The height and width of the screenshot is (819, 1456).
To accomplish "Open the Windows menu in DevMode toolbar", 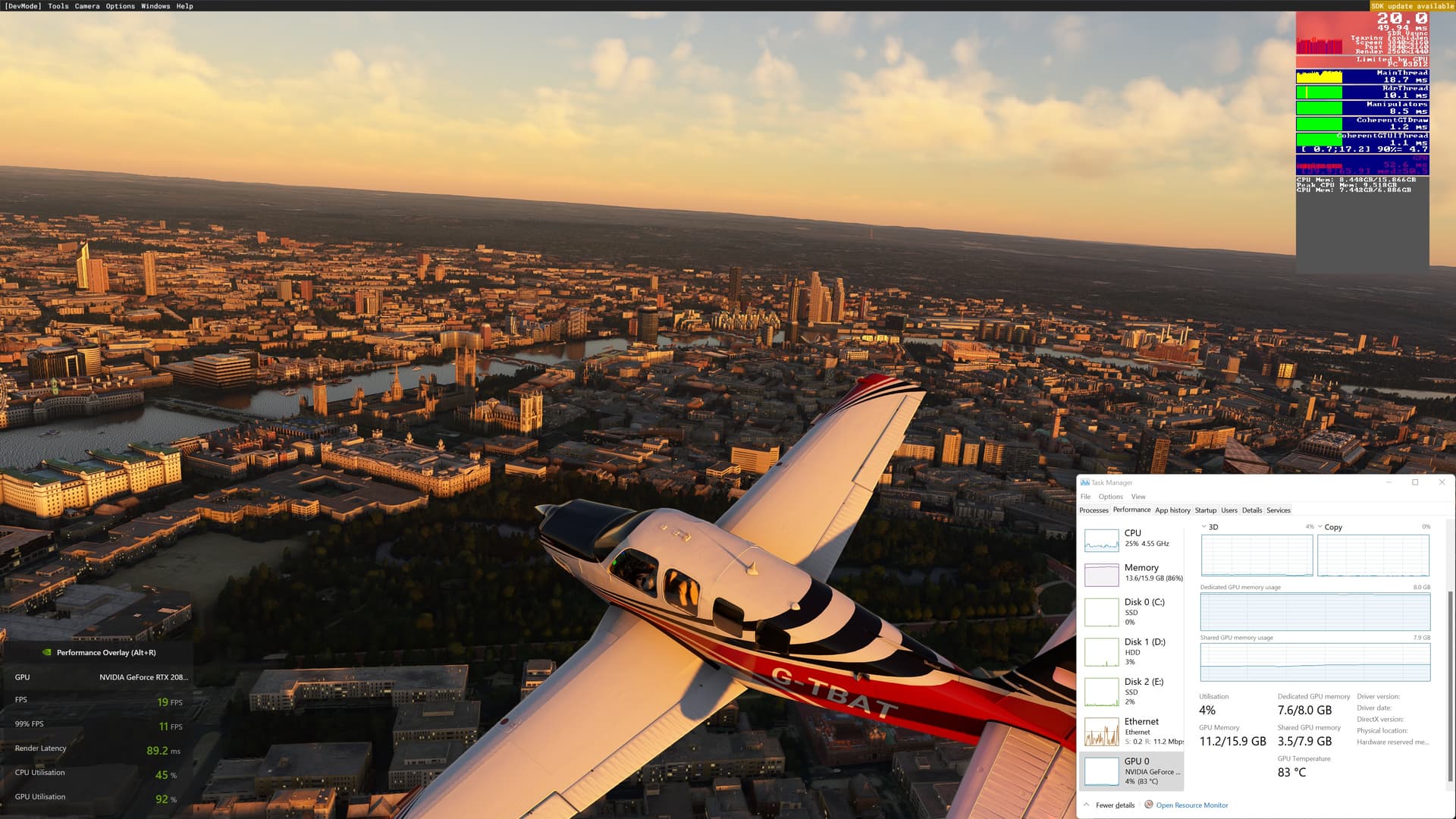I will (155, 6).
